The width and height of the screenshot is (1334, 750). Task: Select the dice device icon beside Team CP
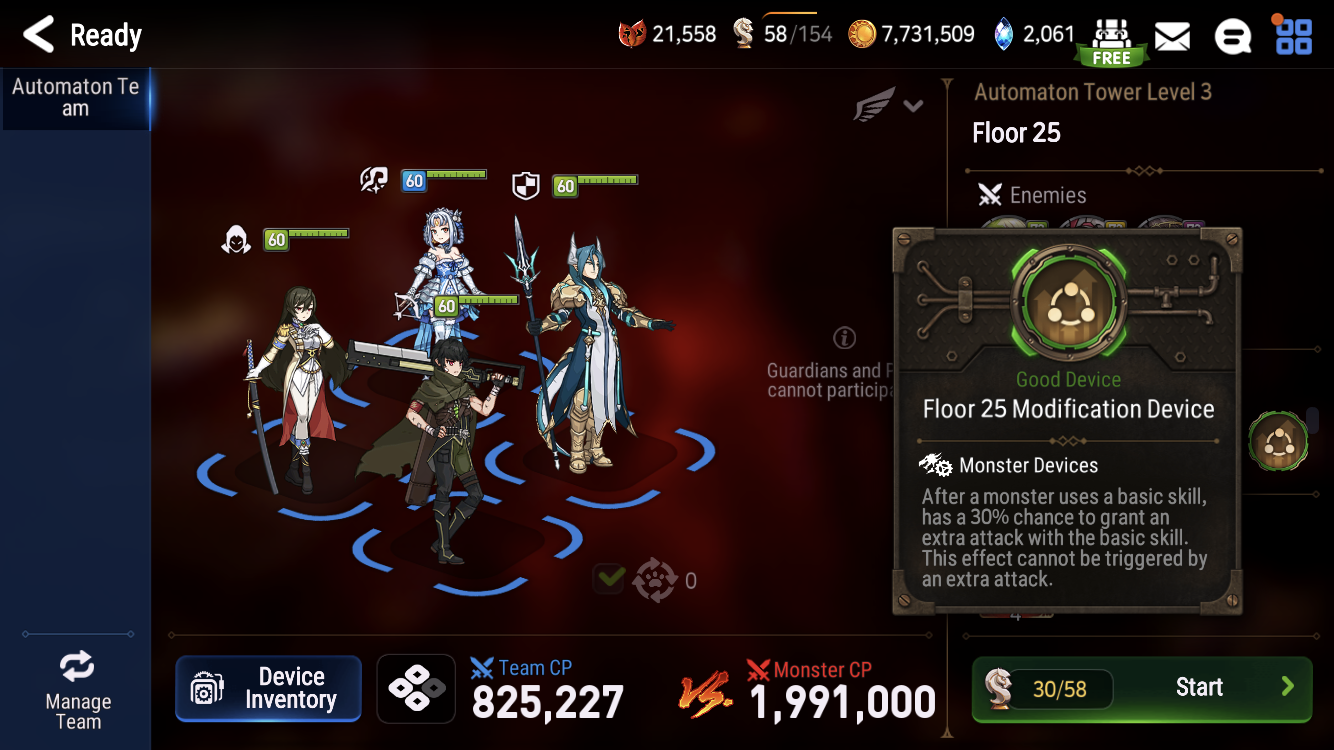416,688
